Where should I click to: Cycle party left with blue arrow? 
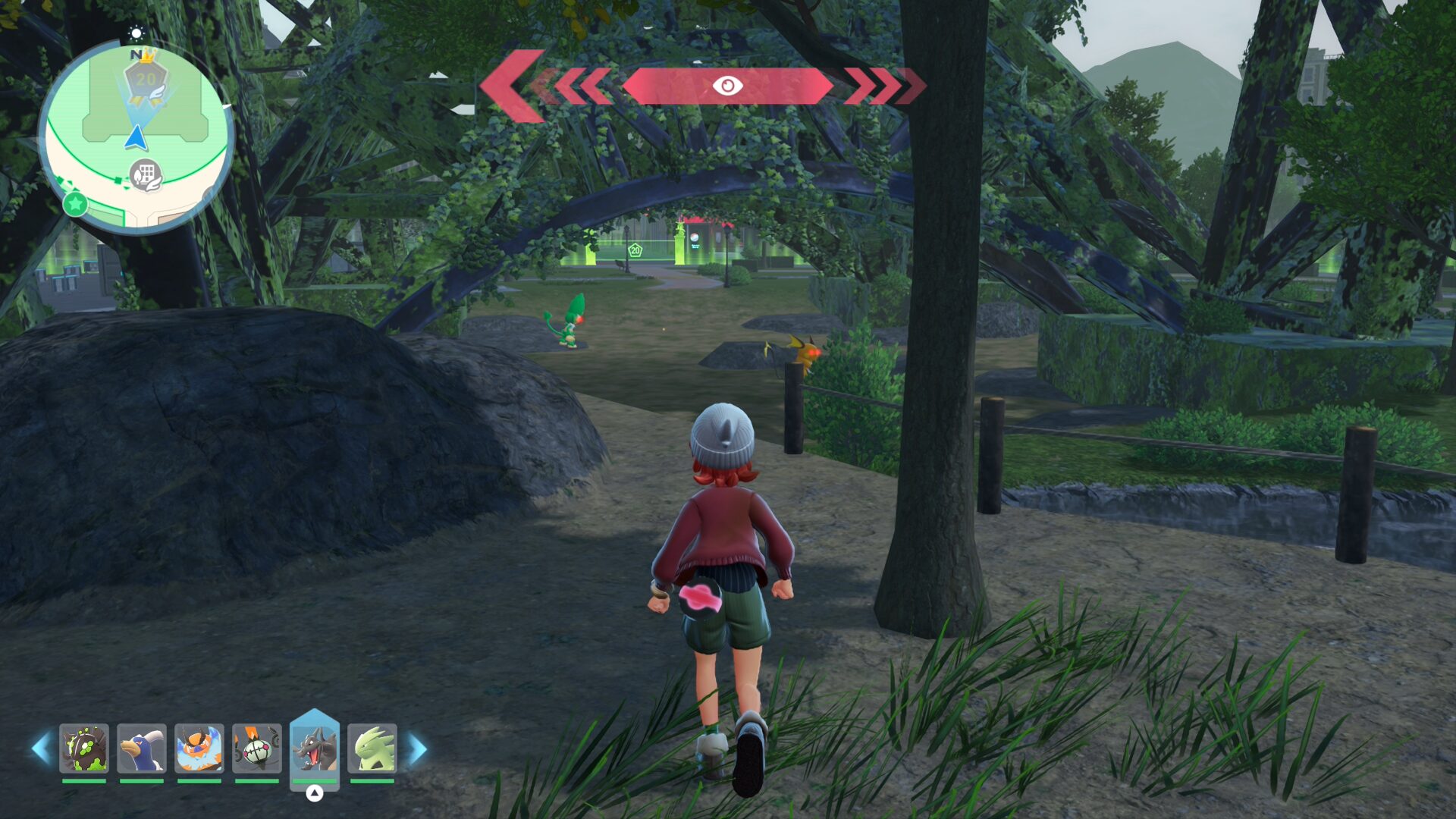coord(41,748)
